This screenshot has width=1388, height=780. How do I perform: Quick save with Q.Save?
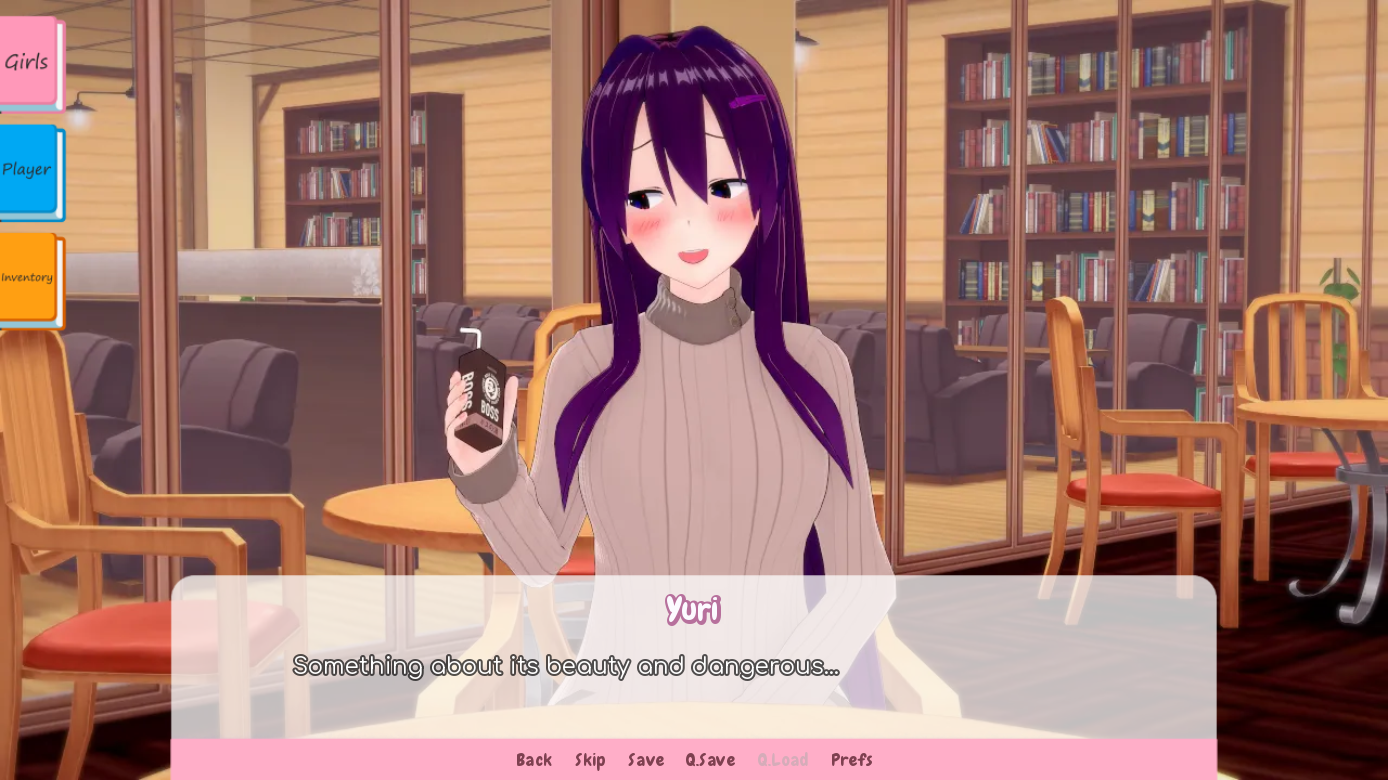point(710,760)
